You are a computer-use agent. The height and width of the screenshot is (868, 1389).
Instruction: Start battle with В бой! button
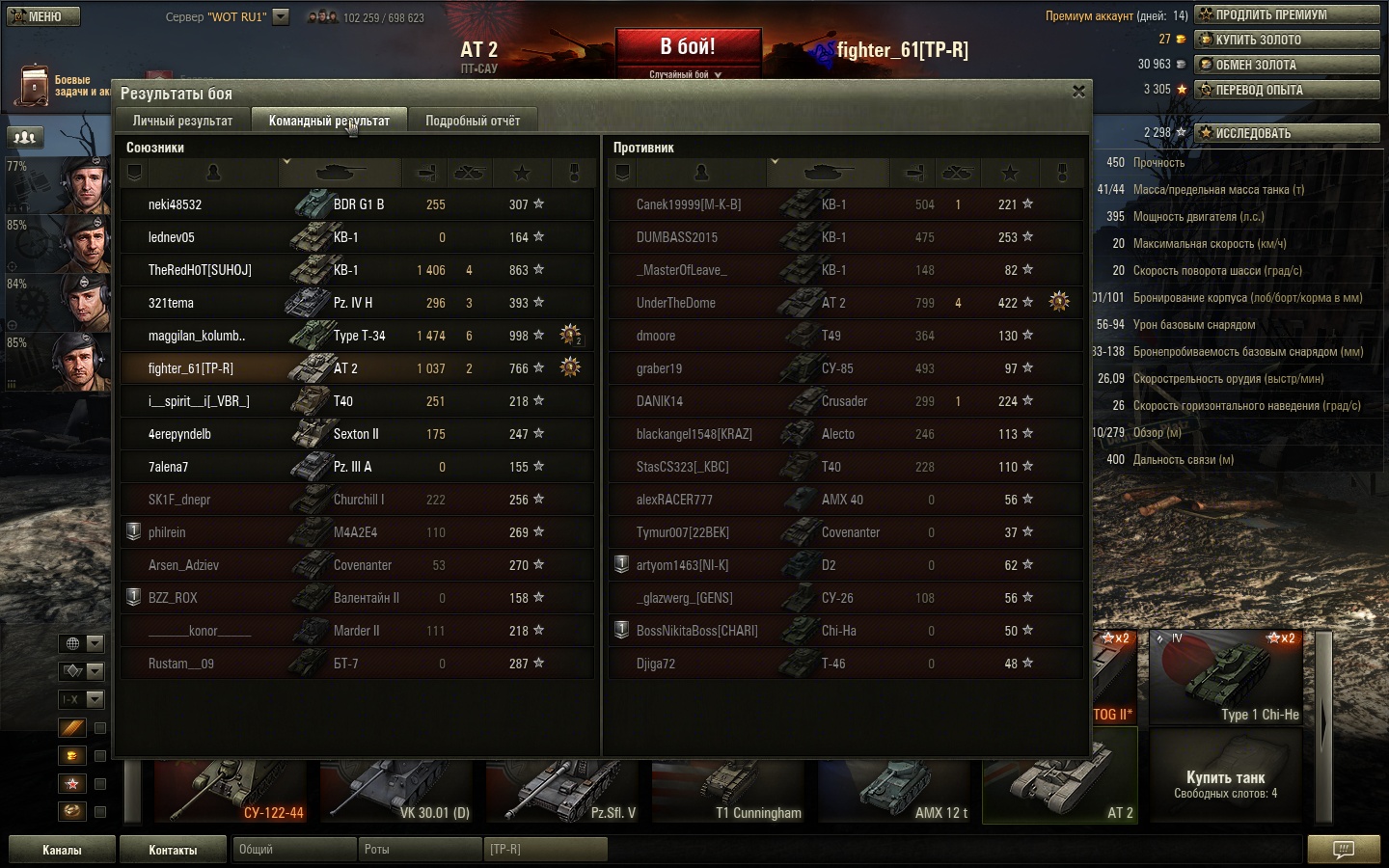(687, 50)
